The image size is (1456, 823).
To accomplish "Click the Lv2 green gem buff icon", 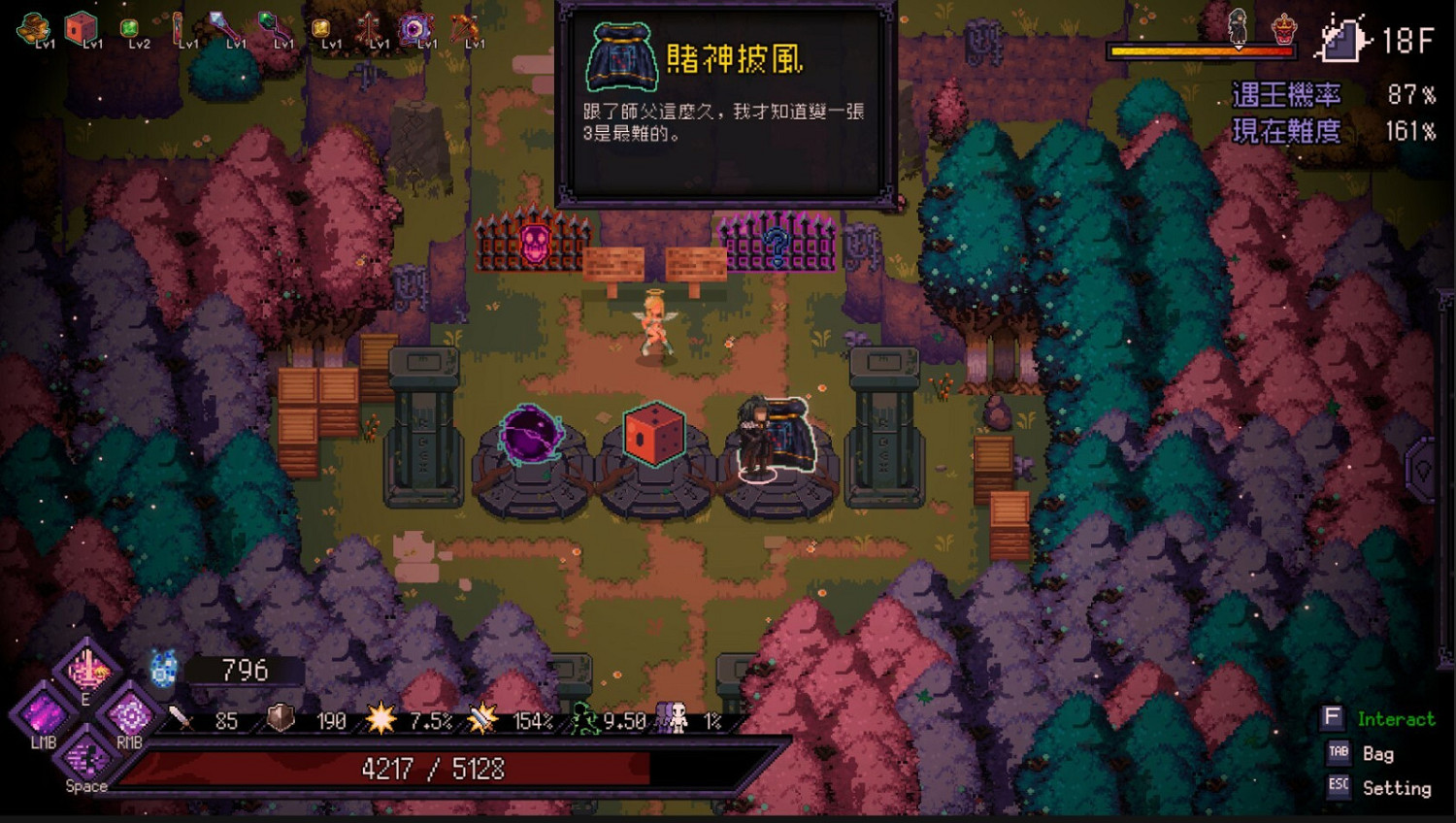I will pos(128,29).
